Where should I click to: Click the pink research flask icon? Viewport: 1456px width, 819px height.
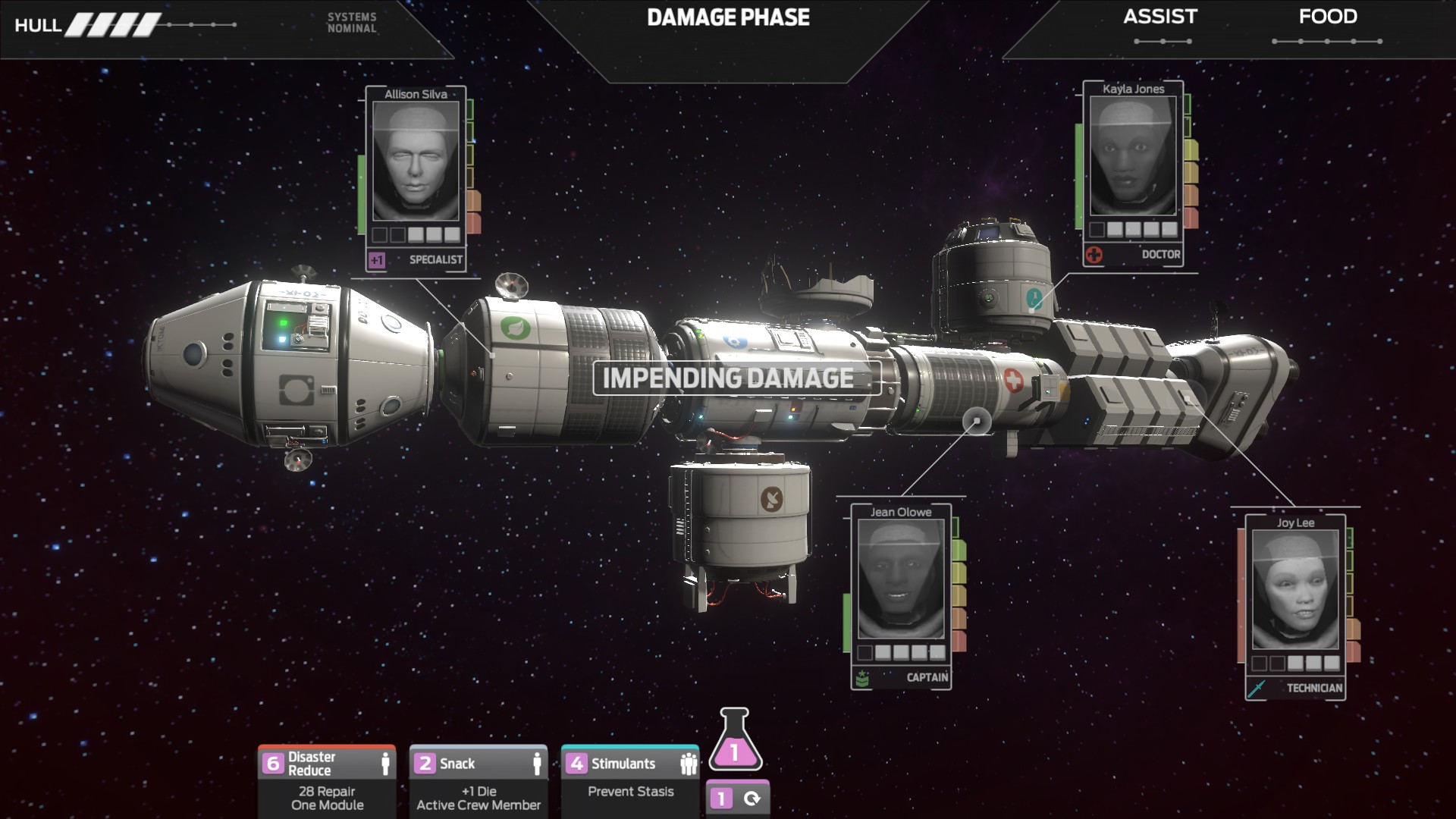click(x=735, y=742)
